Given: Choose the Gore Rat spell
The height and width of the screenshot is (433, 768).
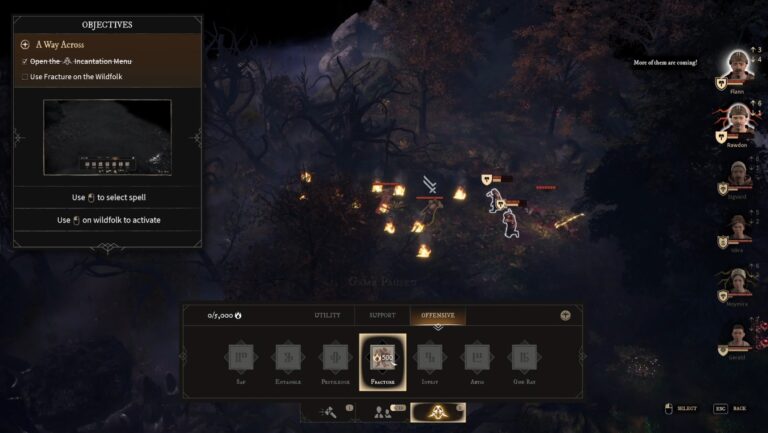Looking at the screenshot, I should tap(524, 358).
